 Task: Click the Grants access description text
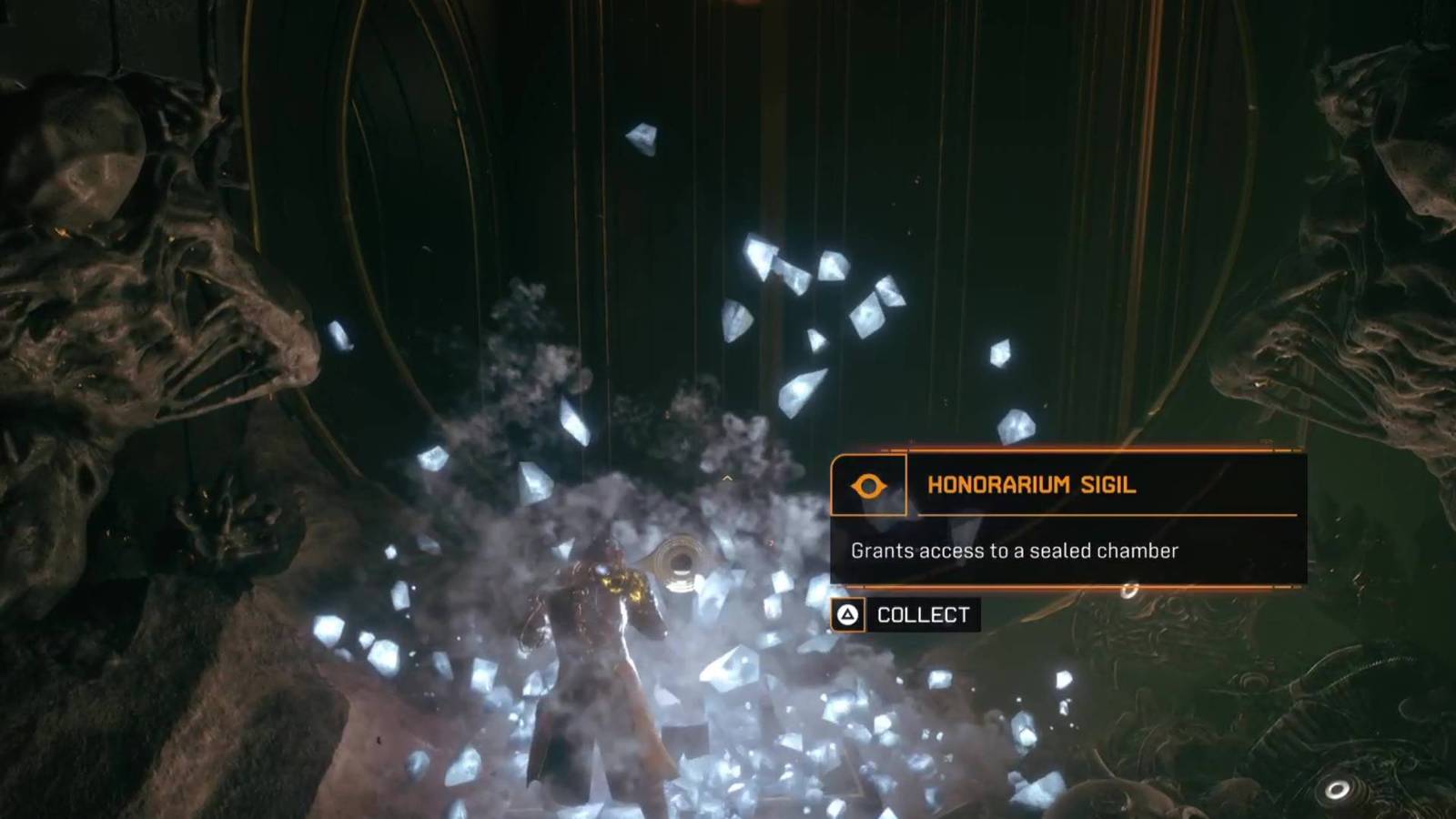coord(1013,550)
